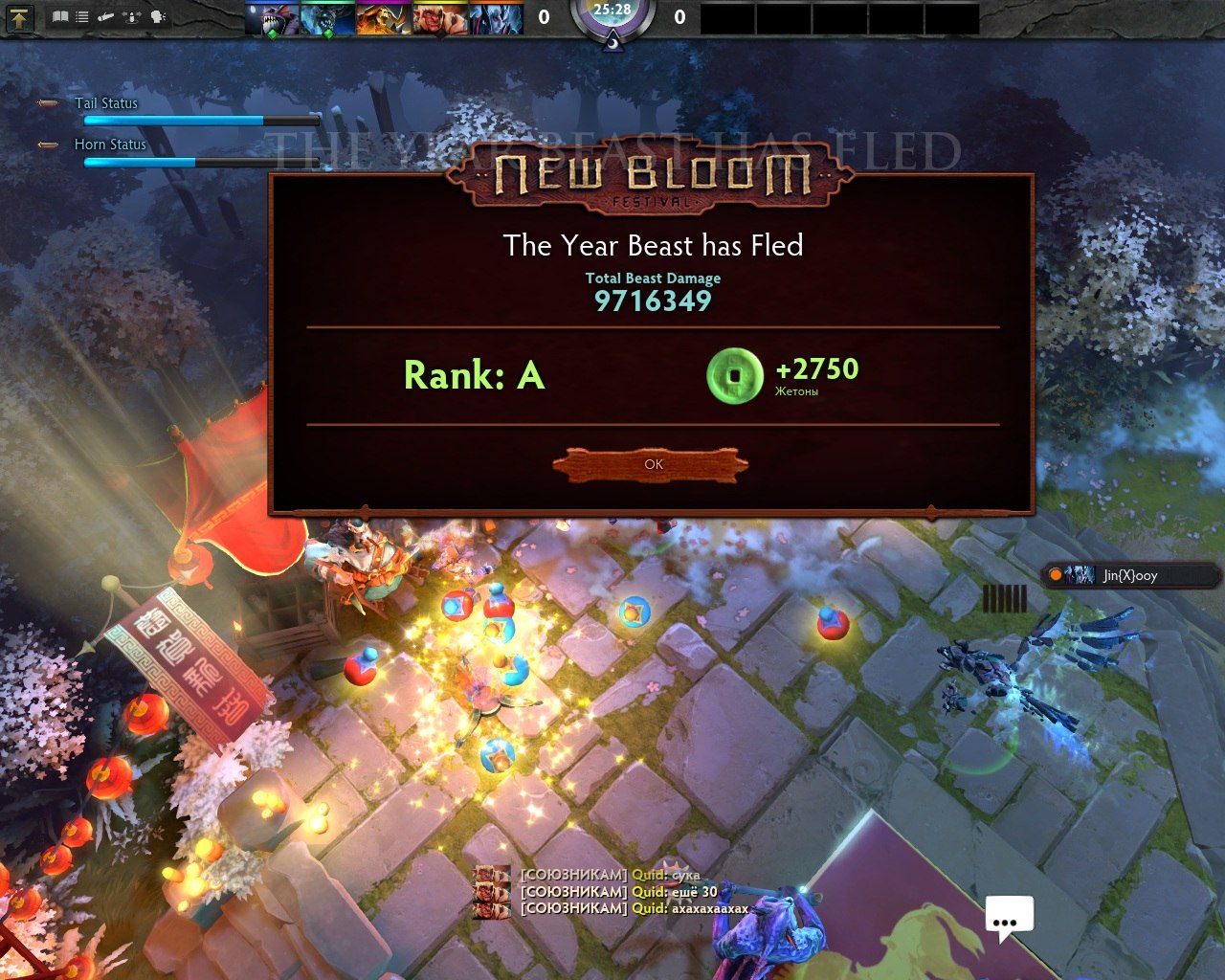
Task: Select the Slark hero portrait
Action: click(271, 19)
